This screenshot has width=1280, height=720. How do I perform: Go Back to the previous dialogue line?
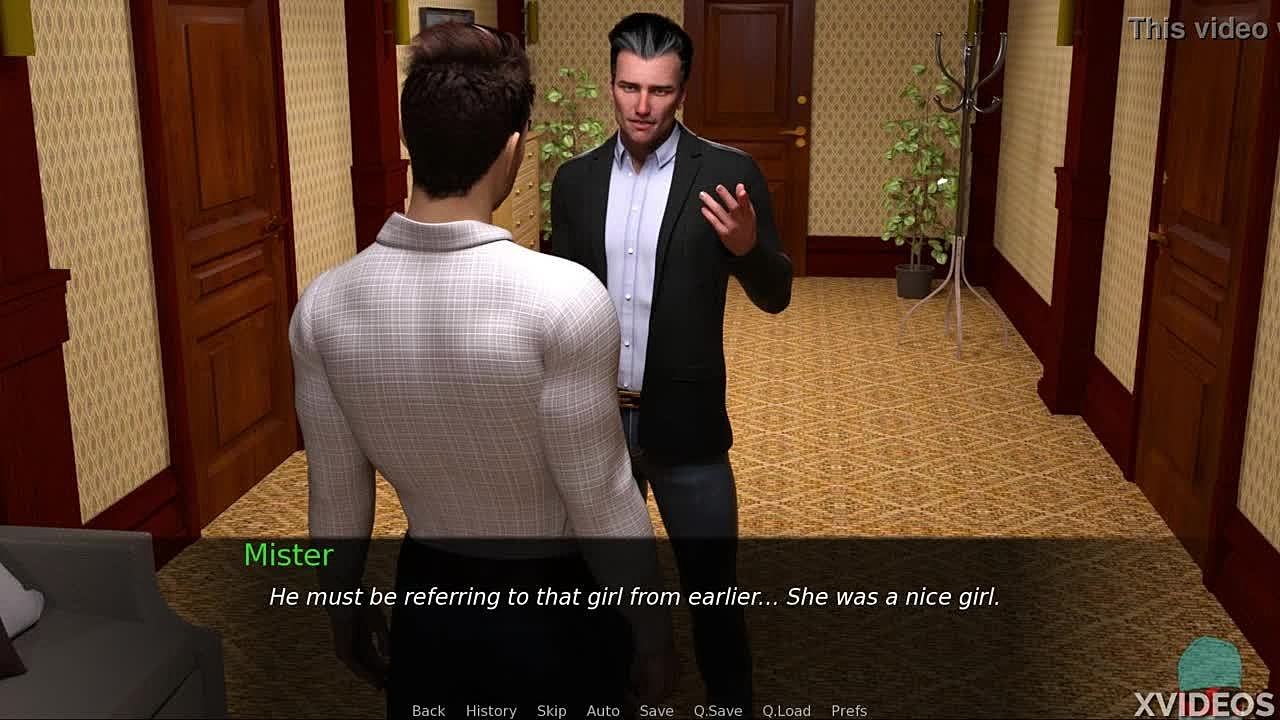428,710
